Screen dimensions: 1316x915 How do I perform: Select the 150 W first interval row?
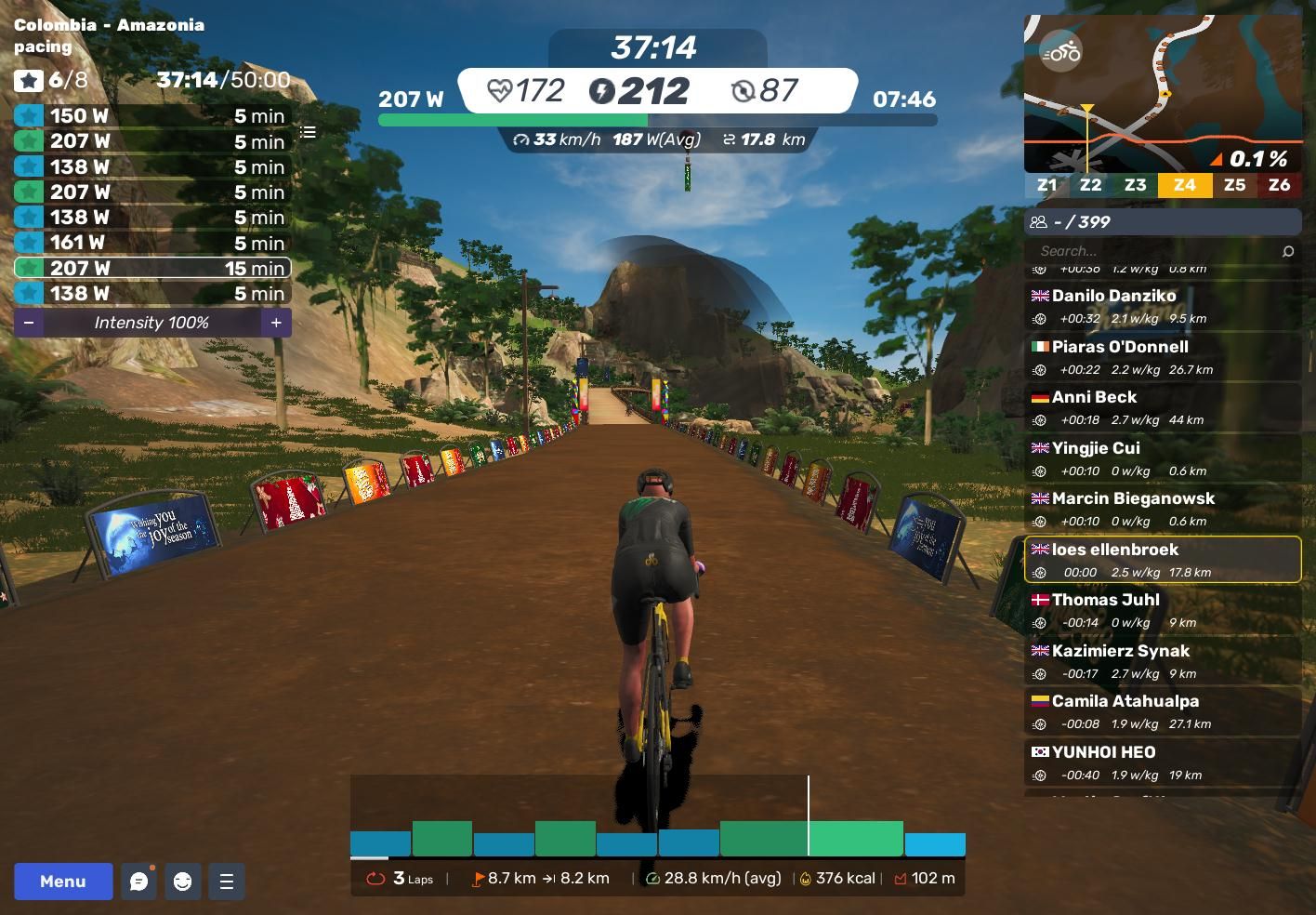pos(152,116)
